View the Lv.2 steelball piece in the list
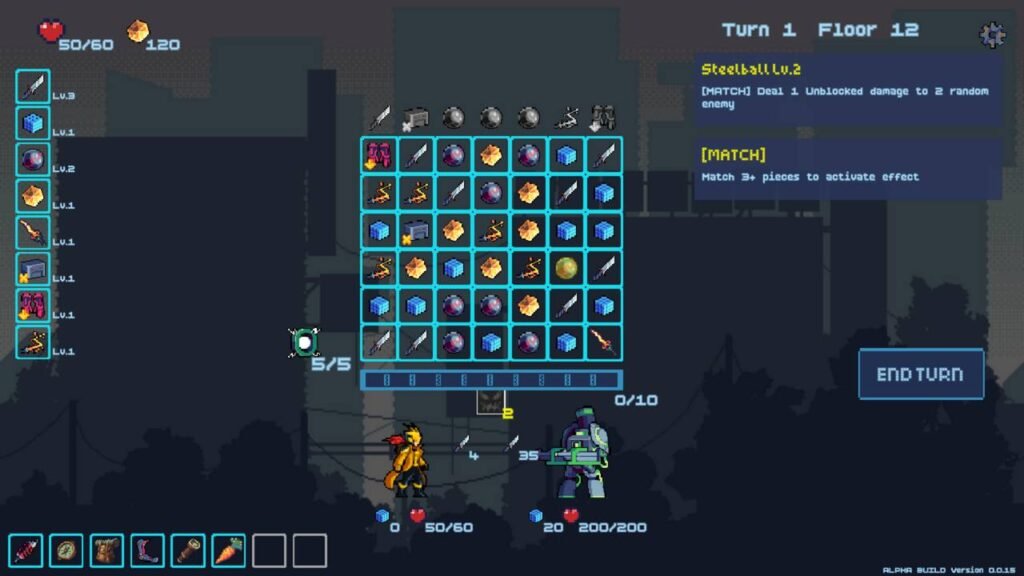This screenshot has height=576, width=1024. click(x=33, y=159)
